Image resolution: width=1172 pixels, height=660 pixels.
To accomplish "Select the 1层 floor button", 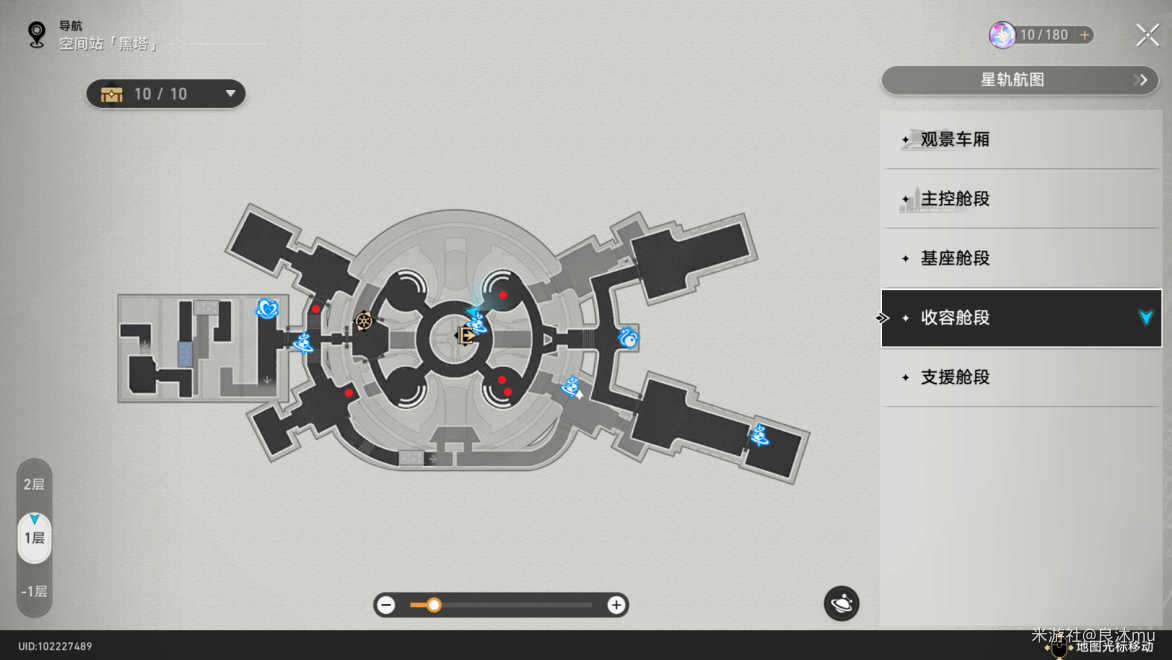I will coord(34,538).
